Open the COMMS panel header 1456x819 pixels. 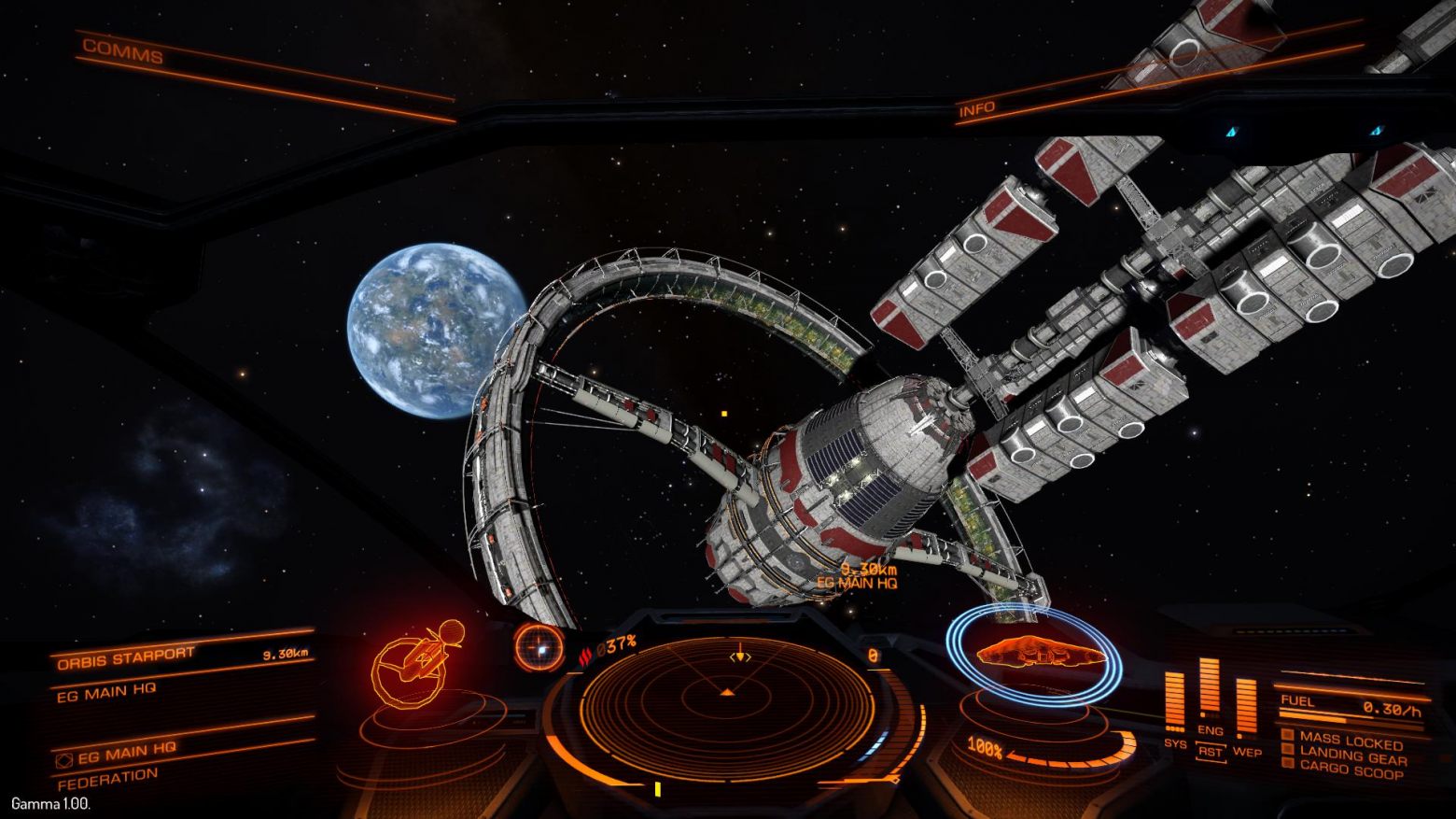(x=122, y=51)
